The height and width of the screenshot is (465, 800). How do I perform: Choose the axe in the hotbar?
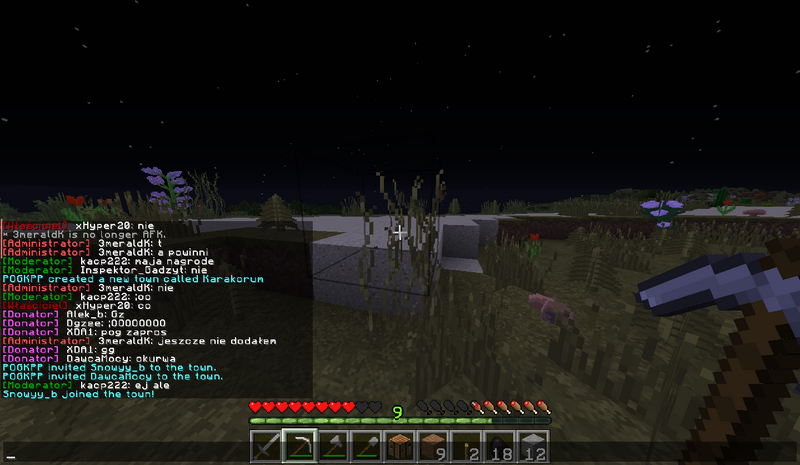click(332, 448)
